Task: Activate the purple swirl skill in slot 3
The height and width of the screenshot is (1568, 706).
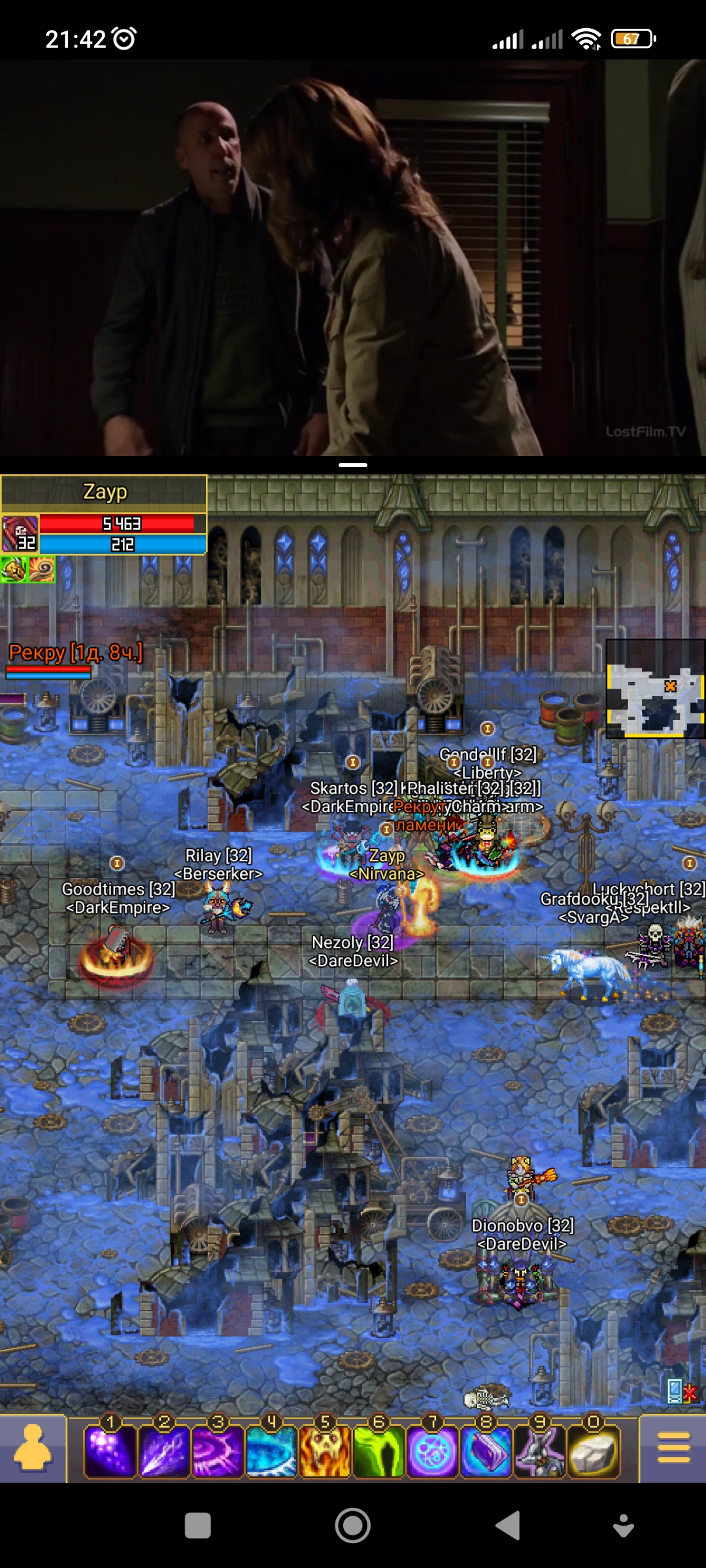Action: pos(217,1452)
